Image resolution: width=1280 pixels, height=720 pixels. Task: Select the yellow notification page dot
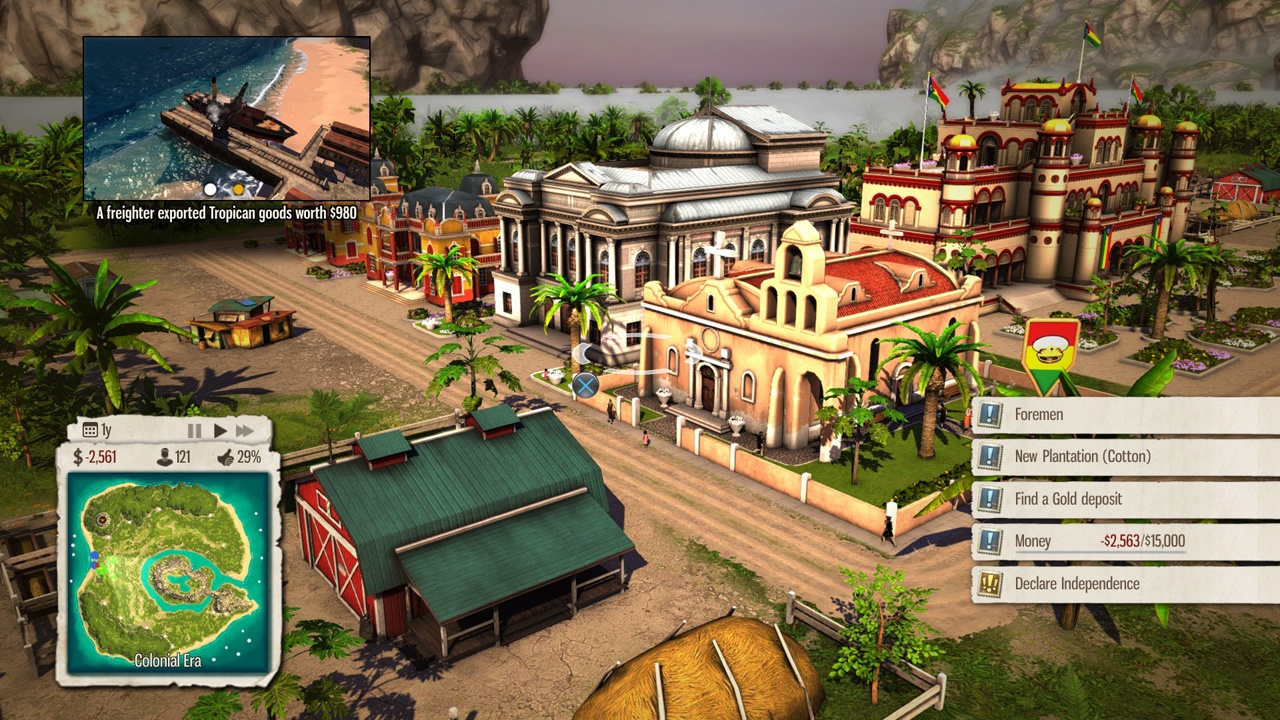(x=238, y=188)
